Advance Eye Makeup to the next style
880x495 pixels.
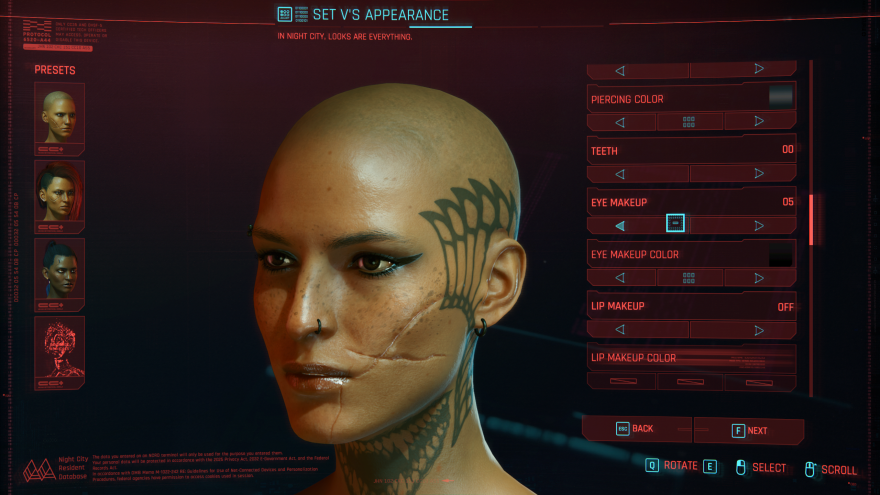(759, 226)
